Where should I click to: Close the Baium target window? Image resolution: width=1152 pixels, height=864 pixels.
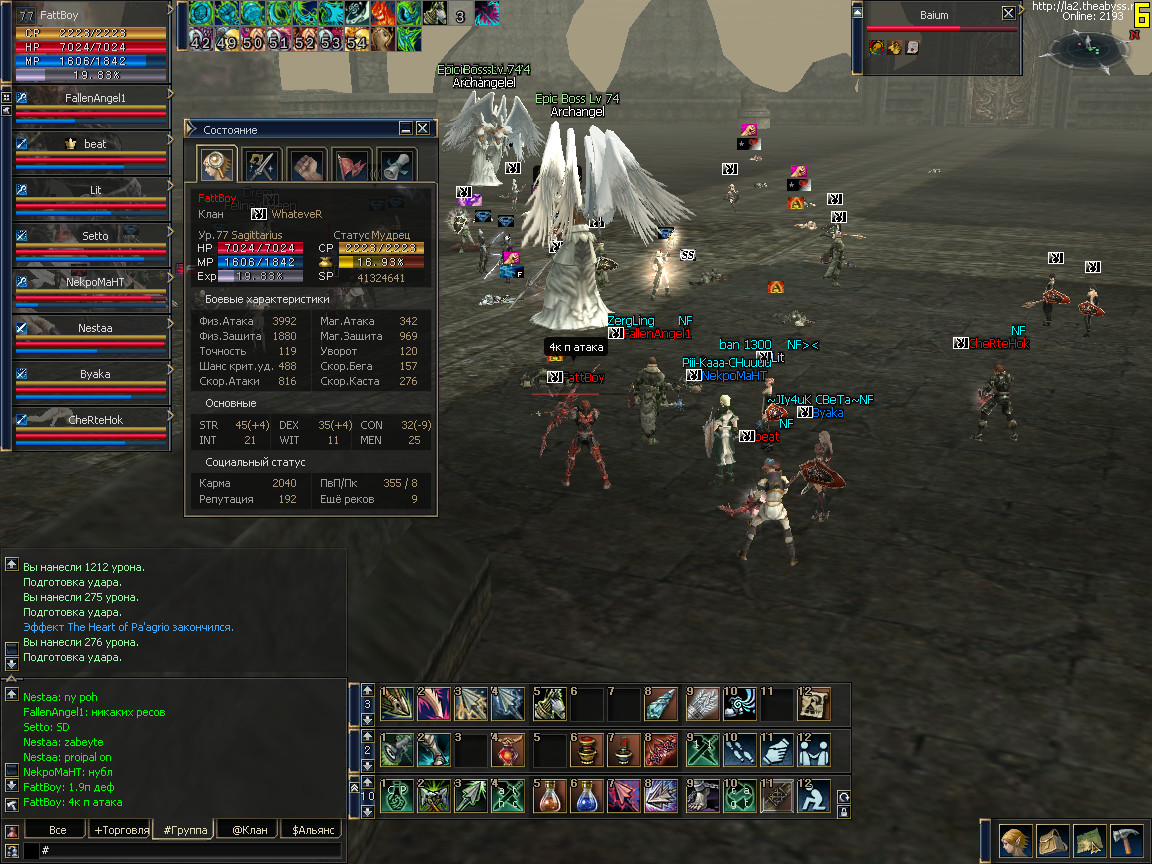[1008, 14]
